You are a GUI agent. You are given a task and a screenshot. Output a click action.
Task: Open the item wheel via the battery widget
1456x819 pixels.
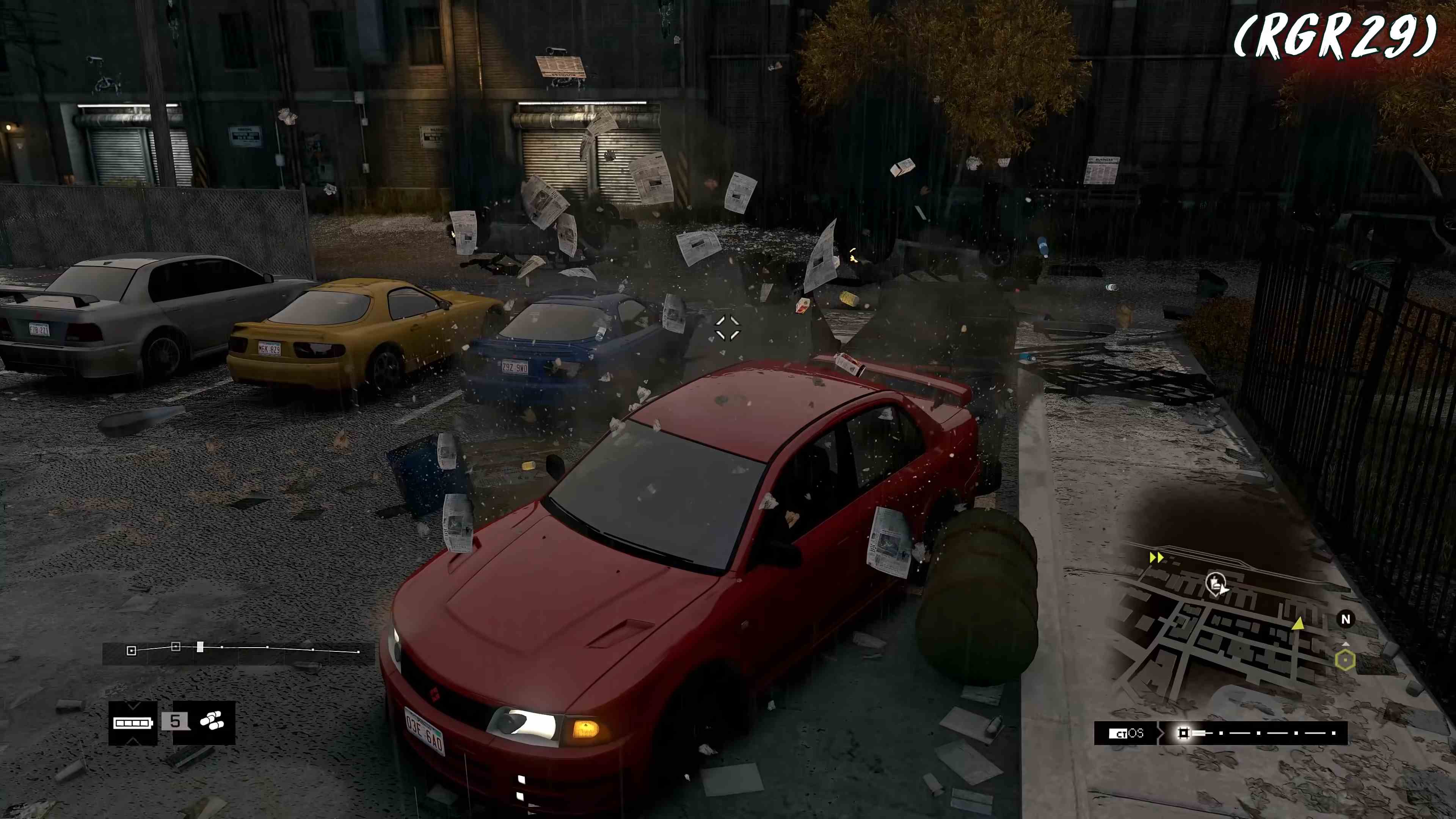(133, 723)
